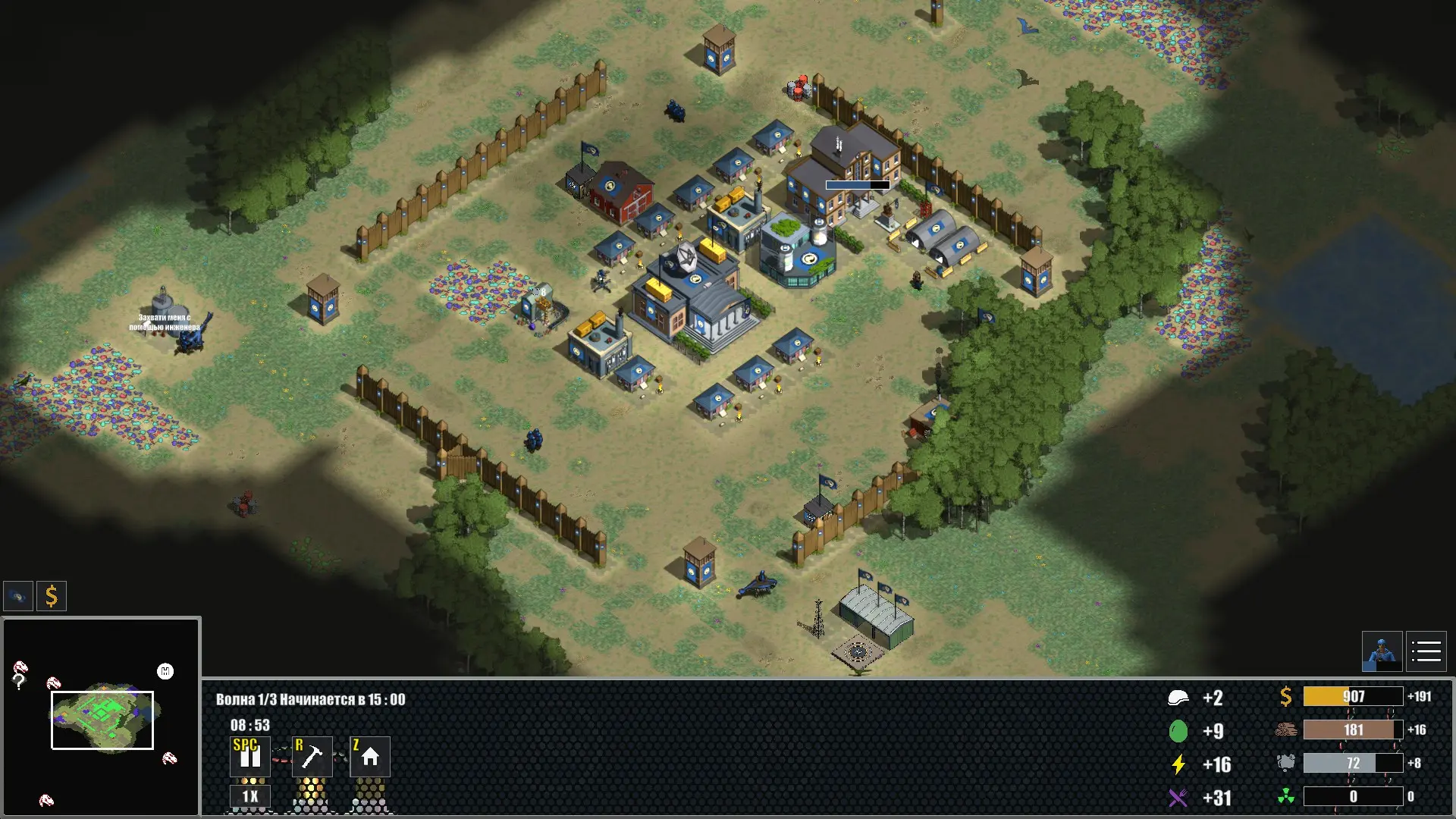1456x819 pixels.
Task: Open the gold dollar sign panel
Action: tap(52, 596)
